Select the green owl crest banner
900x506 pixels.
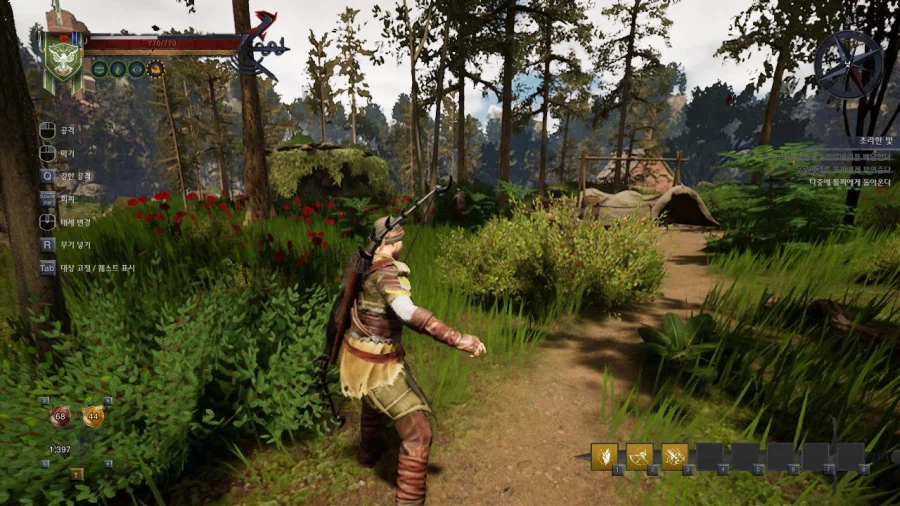63,55
